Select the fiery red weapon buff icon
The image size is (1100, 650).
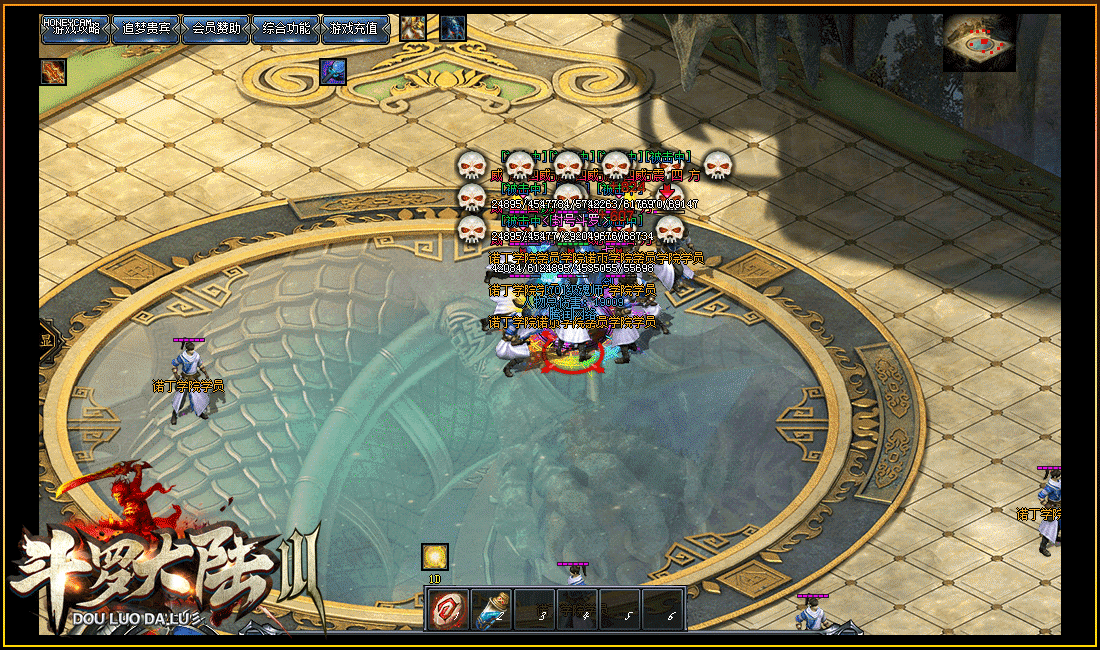pos(54,72)
